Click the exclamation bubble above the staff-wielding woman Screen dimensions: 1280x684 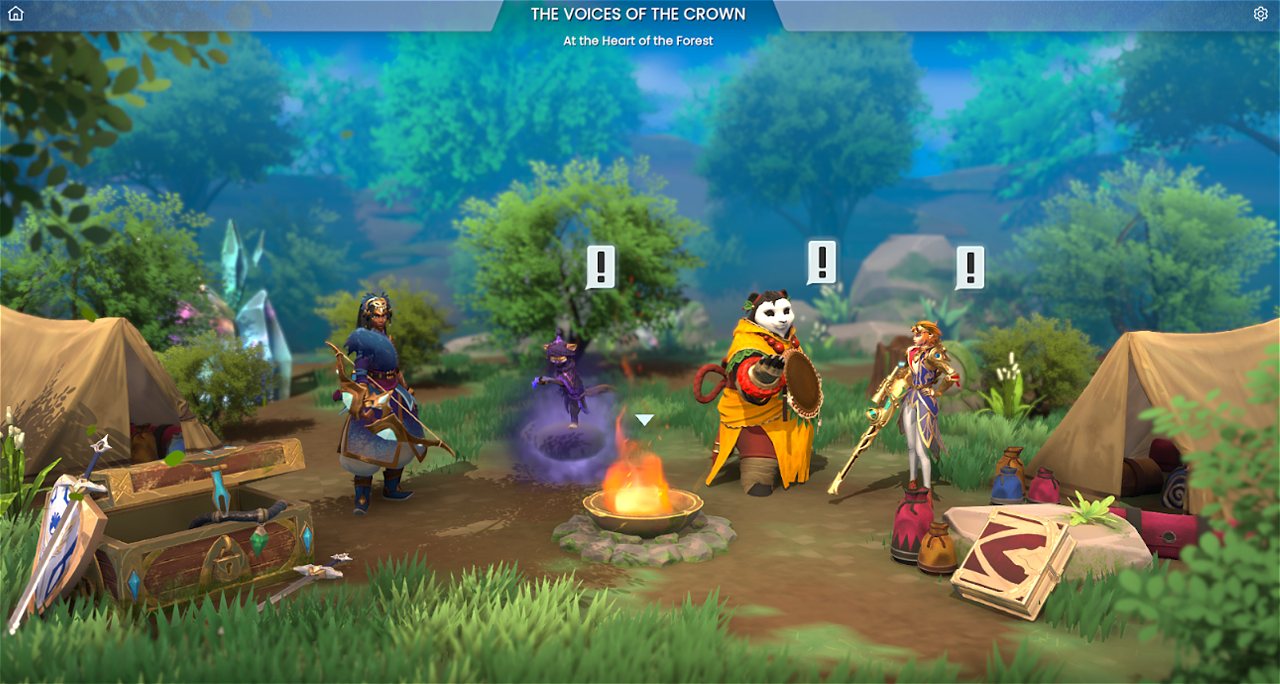[x=969, y=267]
